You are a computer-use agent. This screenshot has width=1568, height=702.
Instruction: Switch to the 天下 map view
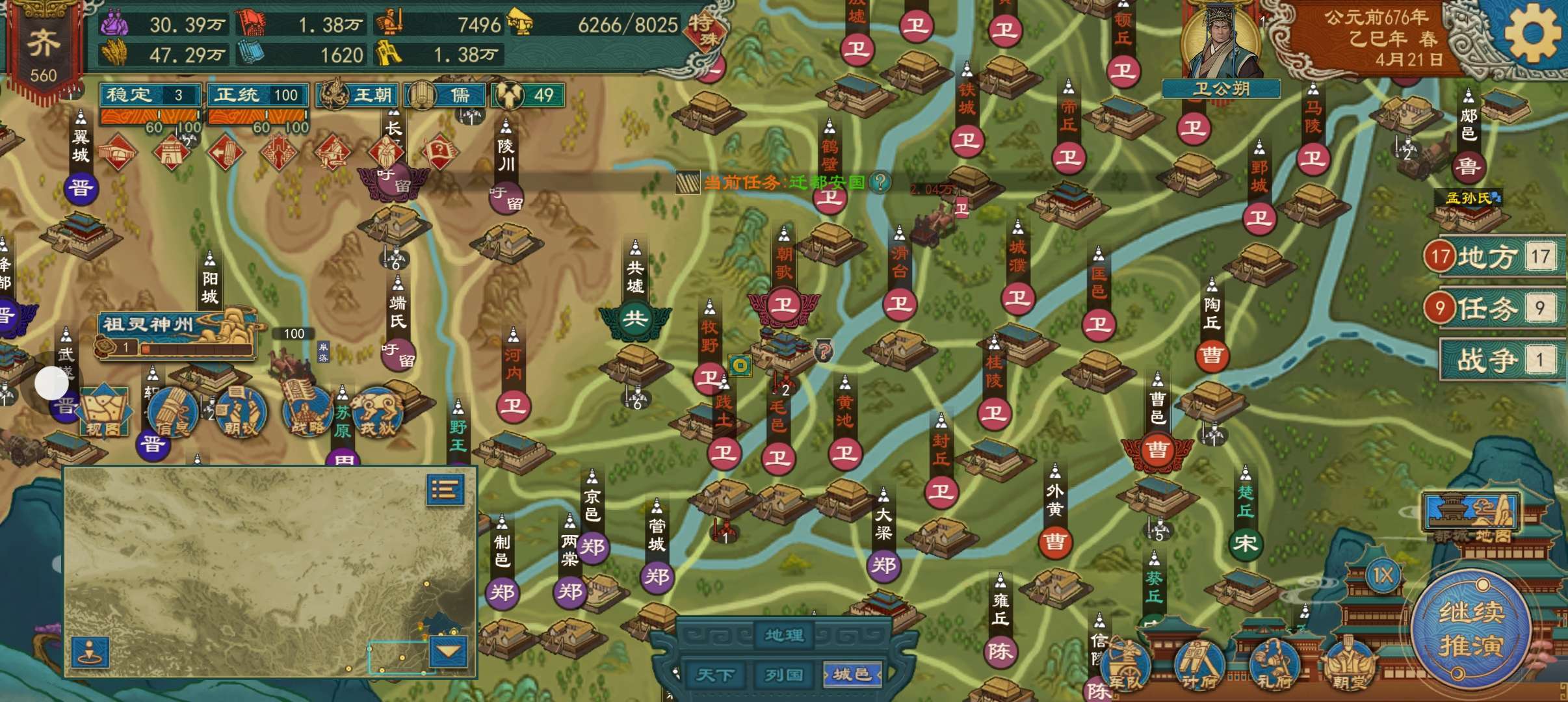pos(715,675)
